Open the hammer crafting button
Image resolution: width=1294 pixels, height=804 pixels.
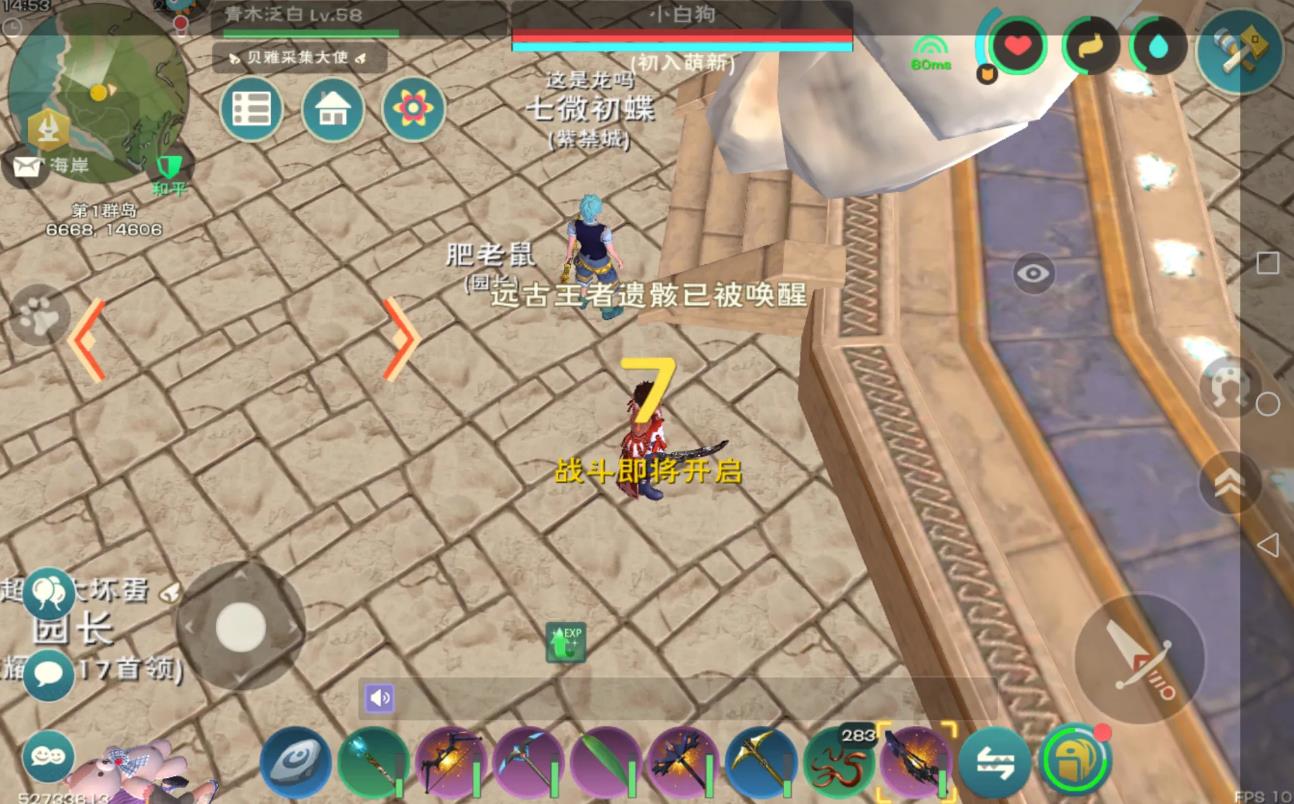pos(1239,52)
